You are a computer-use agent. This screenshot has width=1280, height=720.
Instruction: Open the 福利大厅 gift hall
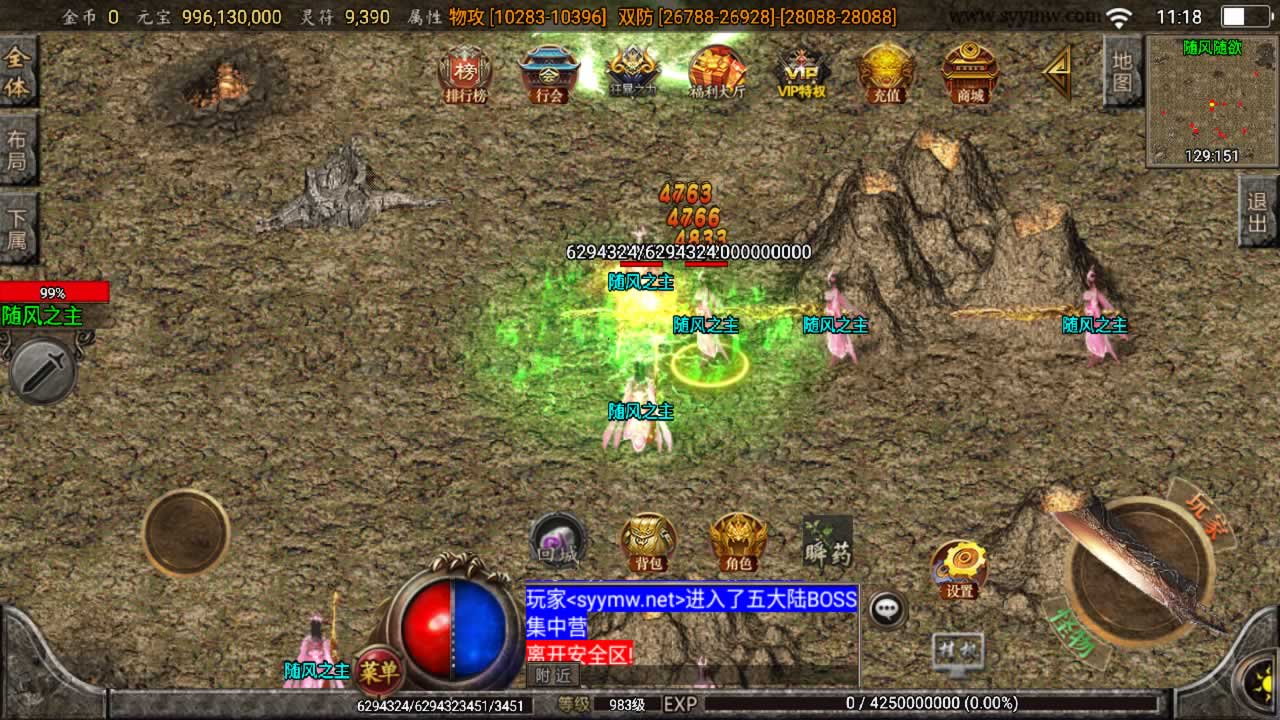click(717, 75)
